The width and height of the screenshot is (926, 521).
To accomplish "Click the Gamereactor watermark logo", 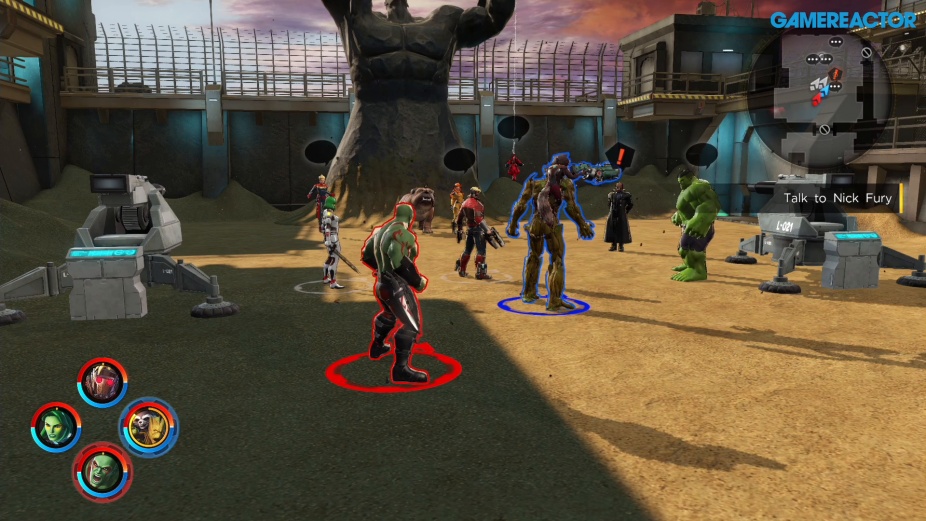I will 843,20.
